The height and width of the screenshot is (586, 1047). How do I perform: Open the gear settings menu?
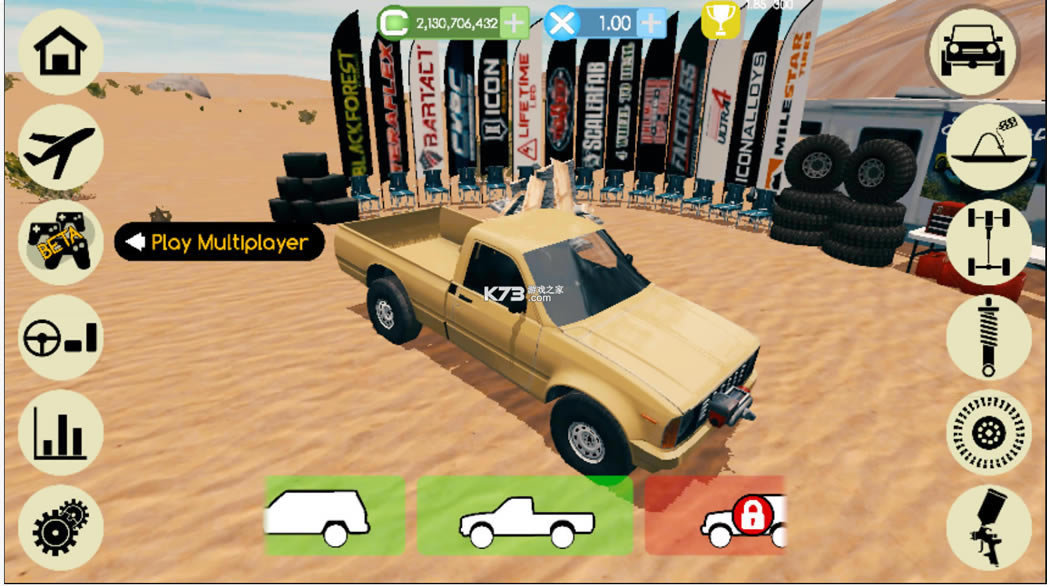[60, 528]
